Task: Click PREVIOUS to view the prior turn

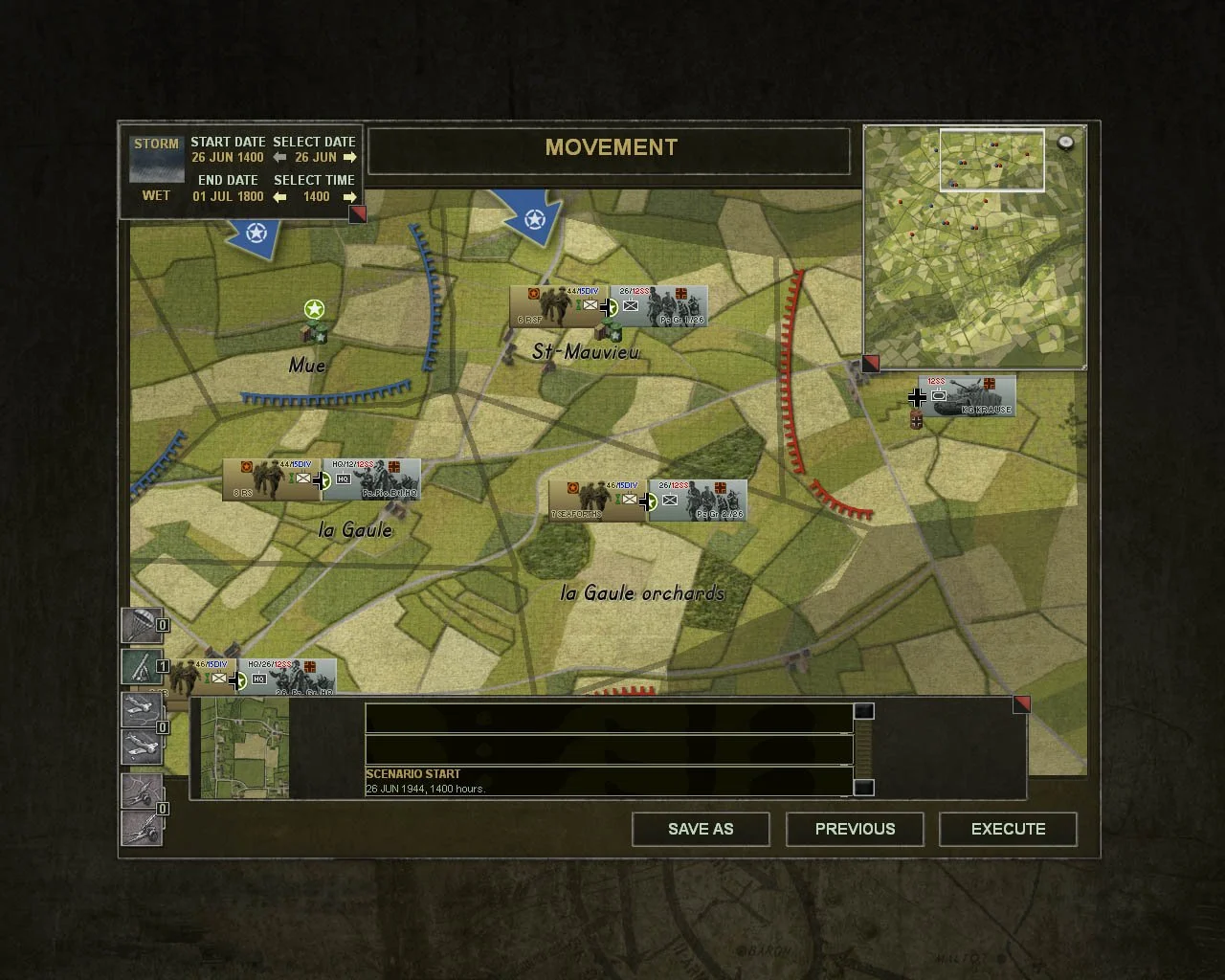Action: pos(855,829)
